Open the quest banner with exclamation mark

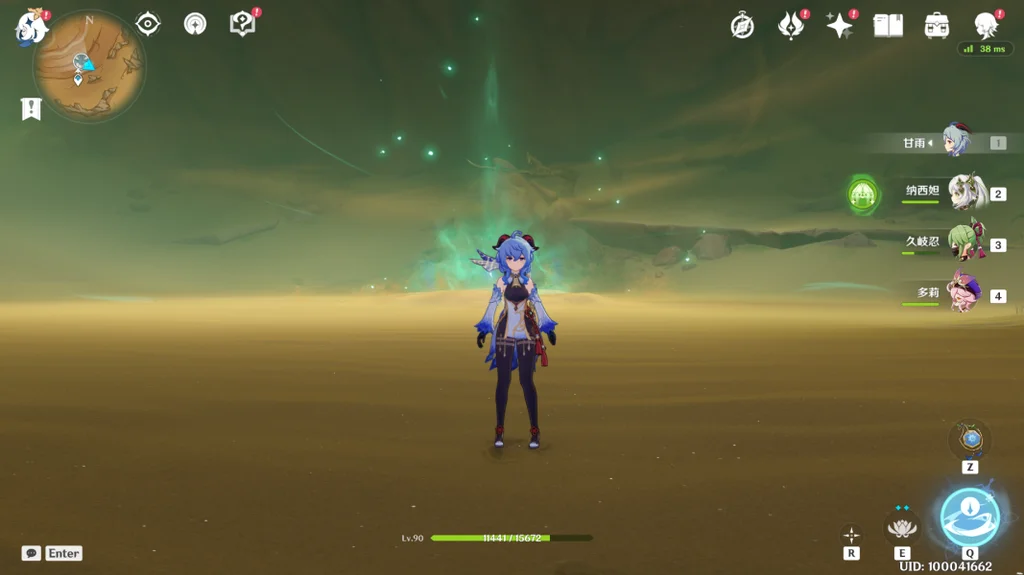point(31,109)
